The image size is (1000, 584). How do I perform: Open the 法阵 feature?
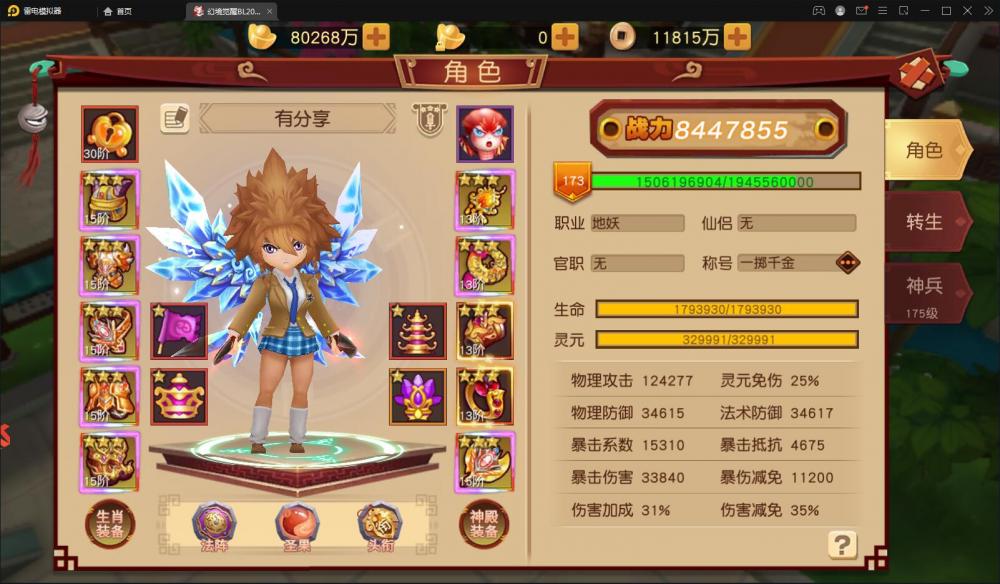pos(214,524)
